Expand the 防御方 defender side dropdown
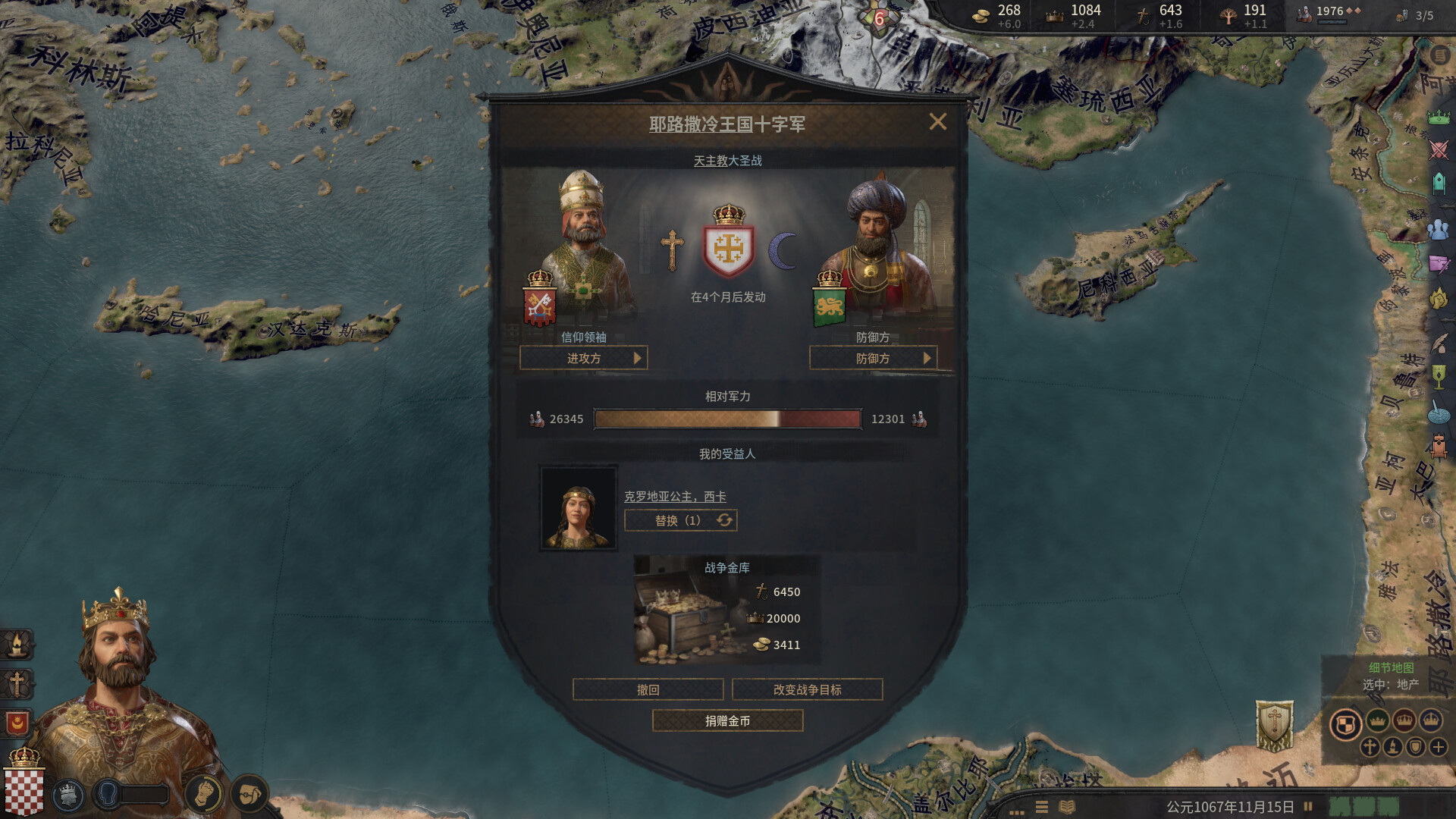Image resolution: width=1456 pixels, height=819 pixels. [x=872, y=358]
